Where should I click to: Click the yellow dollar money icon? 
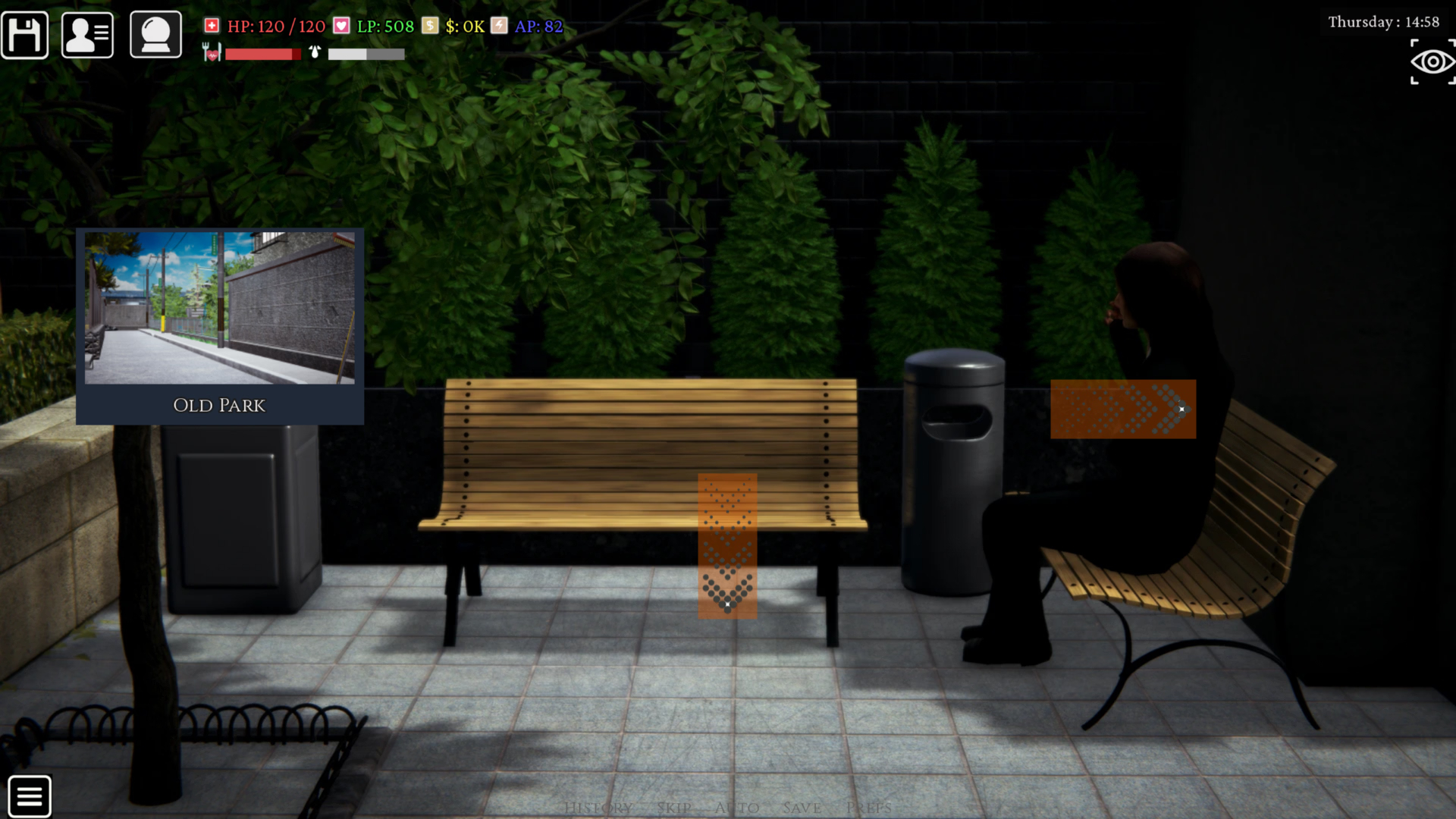(x=430, y=25)
